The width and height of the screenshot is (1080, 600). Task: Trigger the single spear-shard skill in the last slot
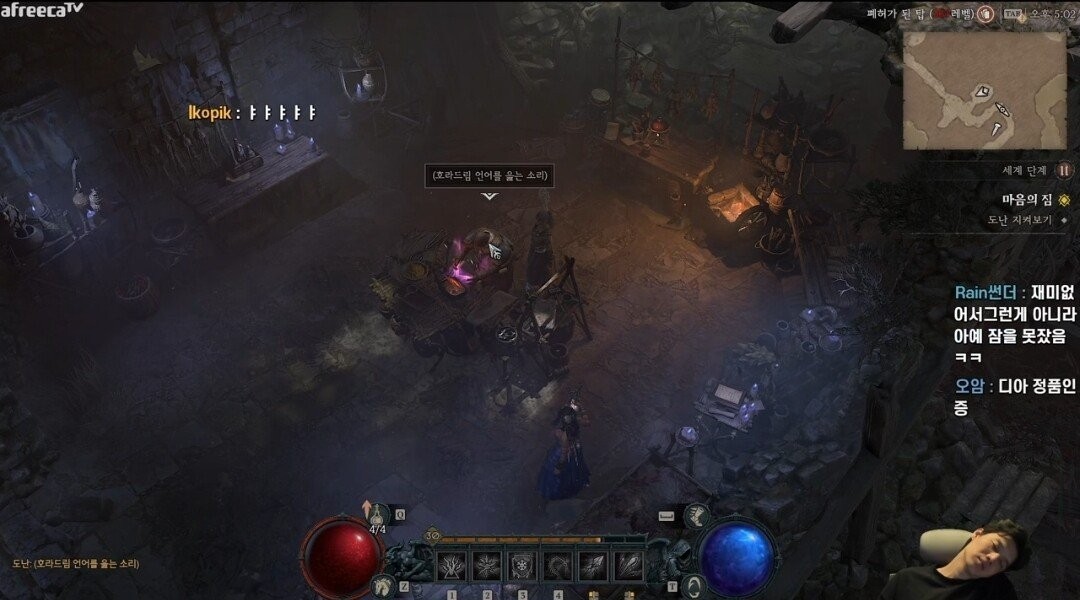point(627,566)
